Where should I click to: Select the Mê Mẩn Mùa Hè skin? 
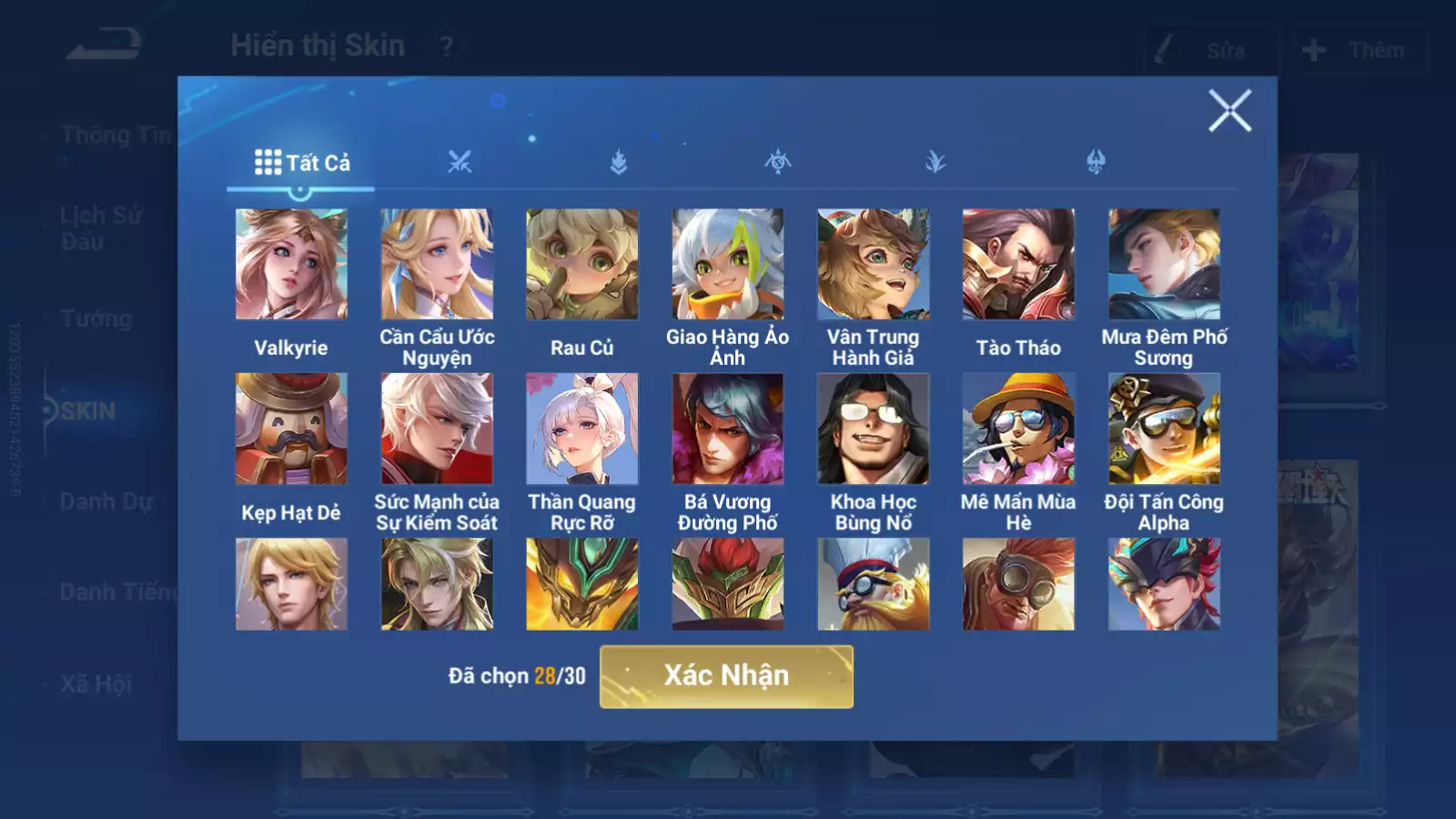coord(1018,429)
